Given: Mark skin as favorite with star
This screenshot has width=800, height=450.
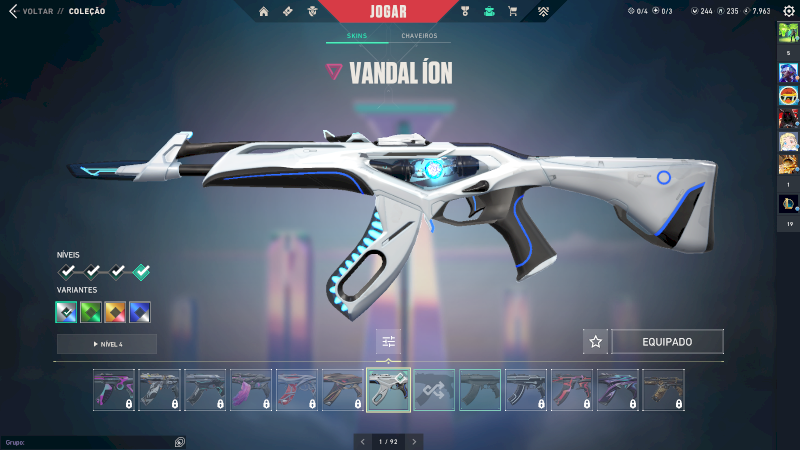Looking at the screenshot, I should click(596, 342).
